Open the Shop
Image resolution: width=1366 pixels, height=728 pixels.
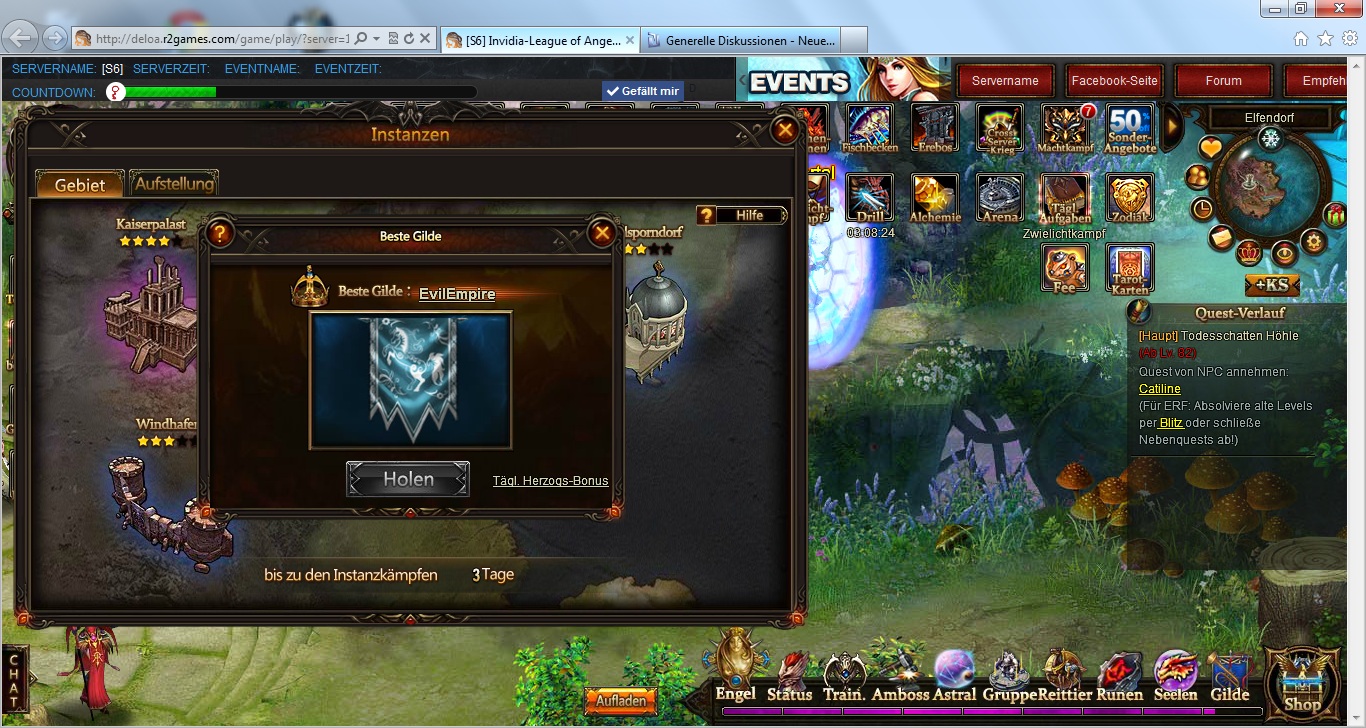[1302, 685]
